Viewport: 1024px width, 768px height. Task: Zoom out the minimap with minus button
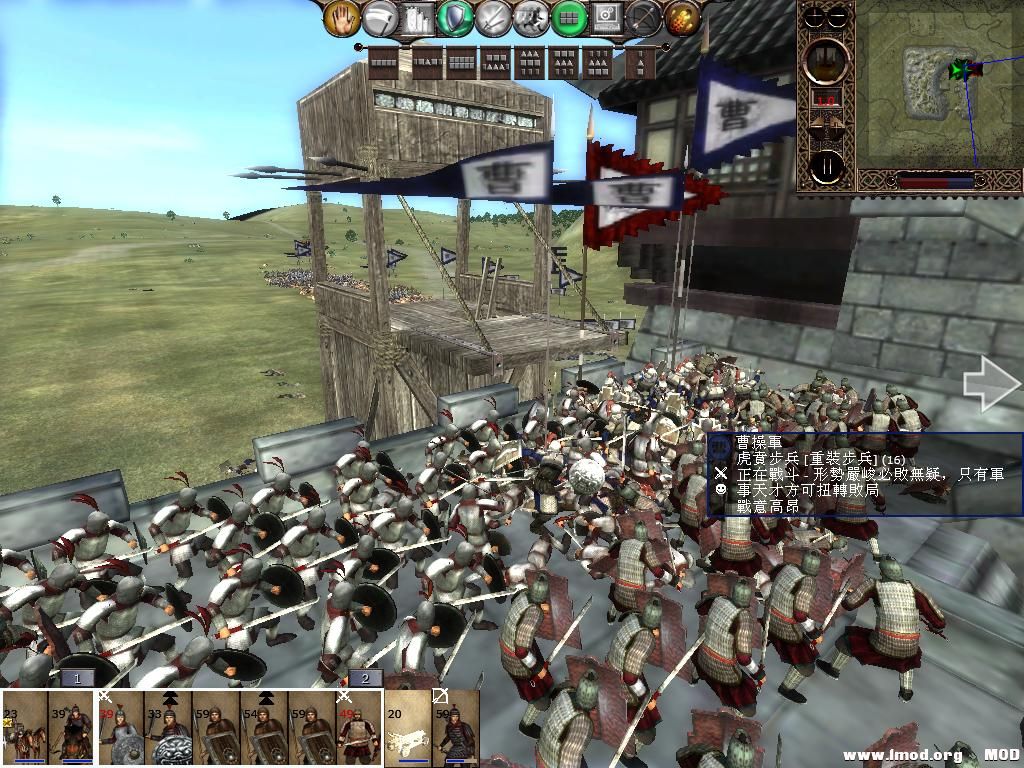point(839,16)
